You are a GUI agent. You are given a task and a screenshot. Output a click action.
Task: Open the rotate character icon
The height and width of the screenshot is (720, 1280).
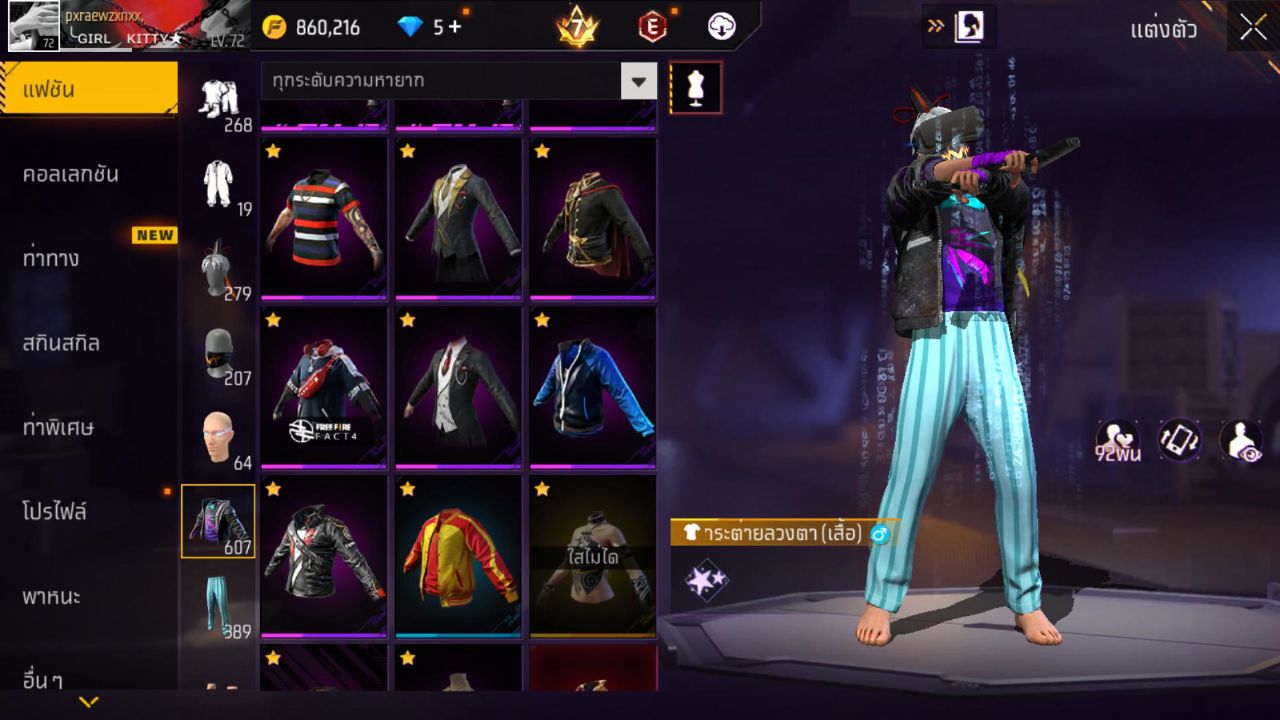1178,440
